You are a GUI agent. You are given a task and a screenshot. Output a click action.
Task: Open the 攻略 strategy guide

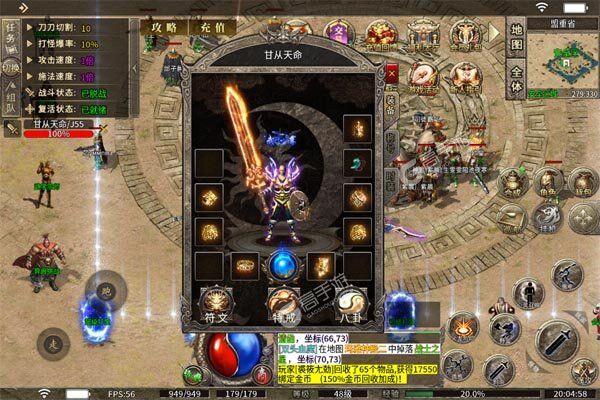(x=161, y=26)
